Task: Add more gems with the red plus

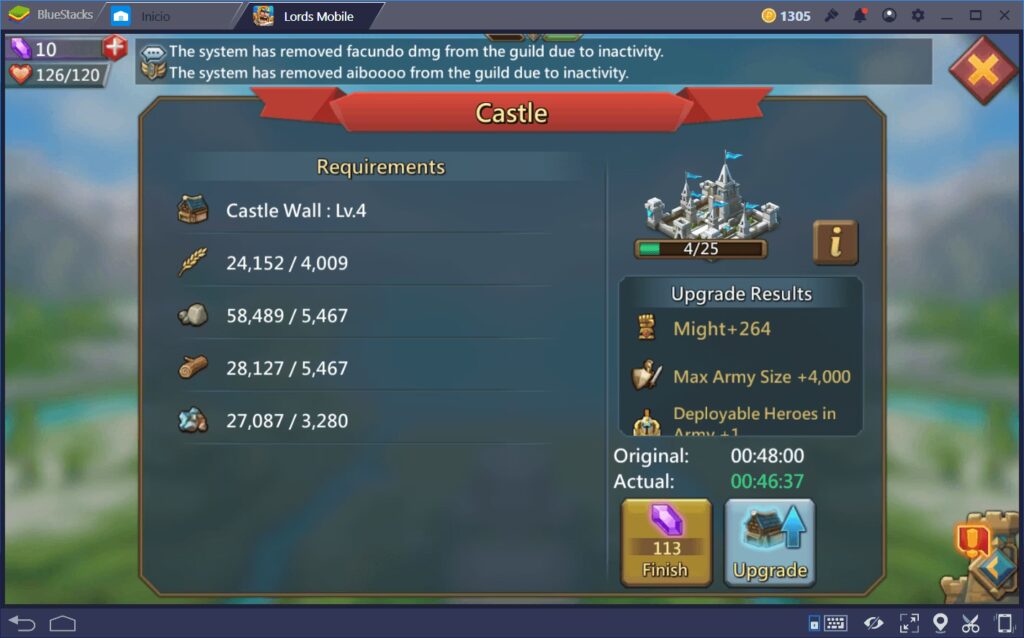Action: (115, 48)
